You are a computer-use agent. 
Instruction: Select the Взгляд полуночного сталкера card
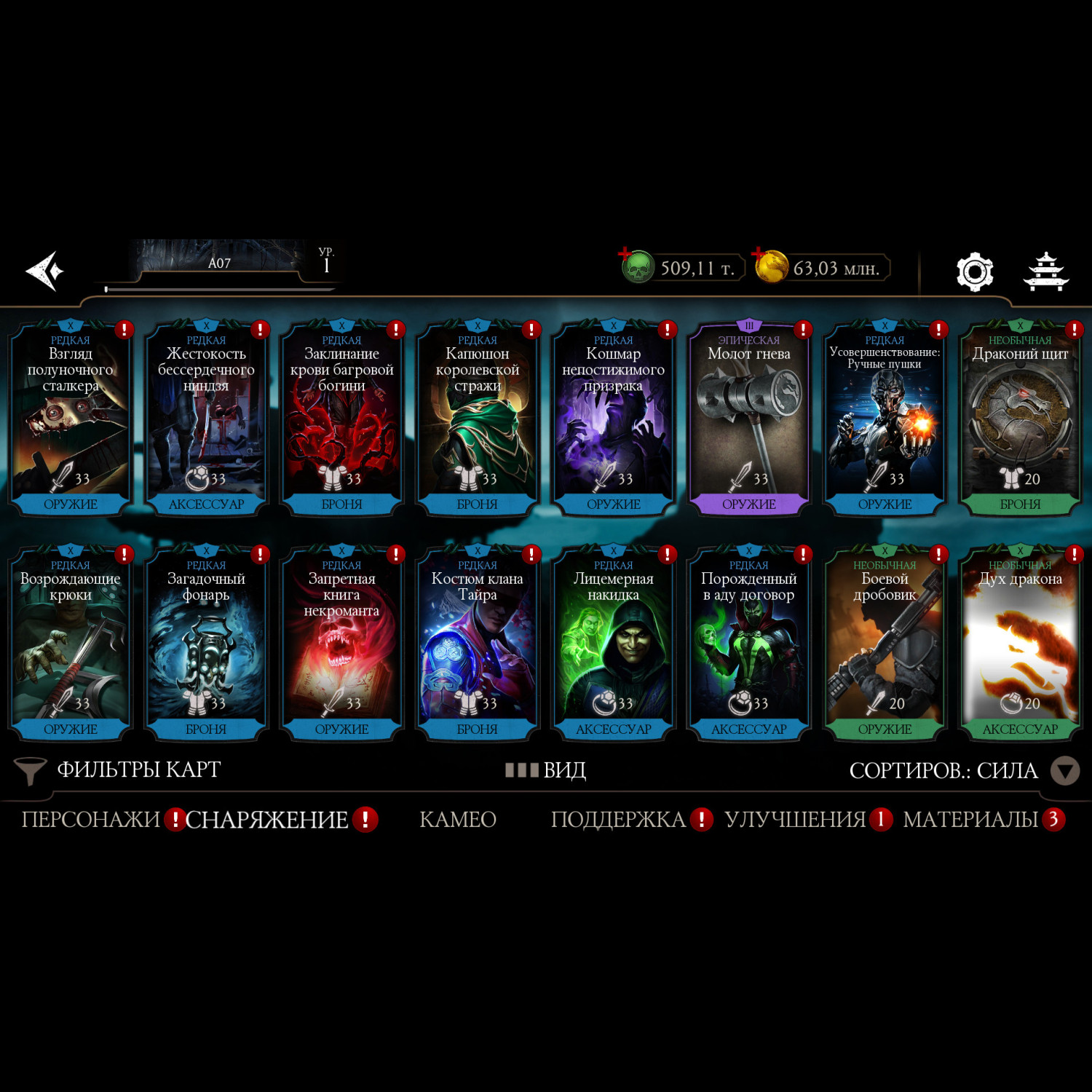71,419
